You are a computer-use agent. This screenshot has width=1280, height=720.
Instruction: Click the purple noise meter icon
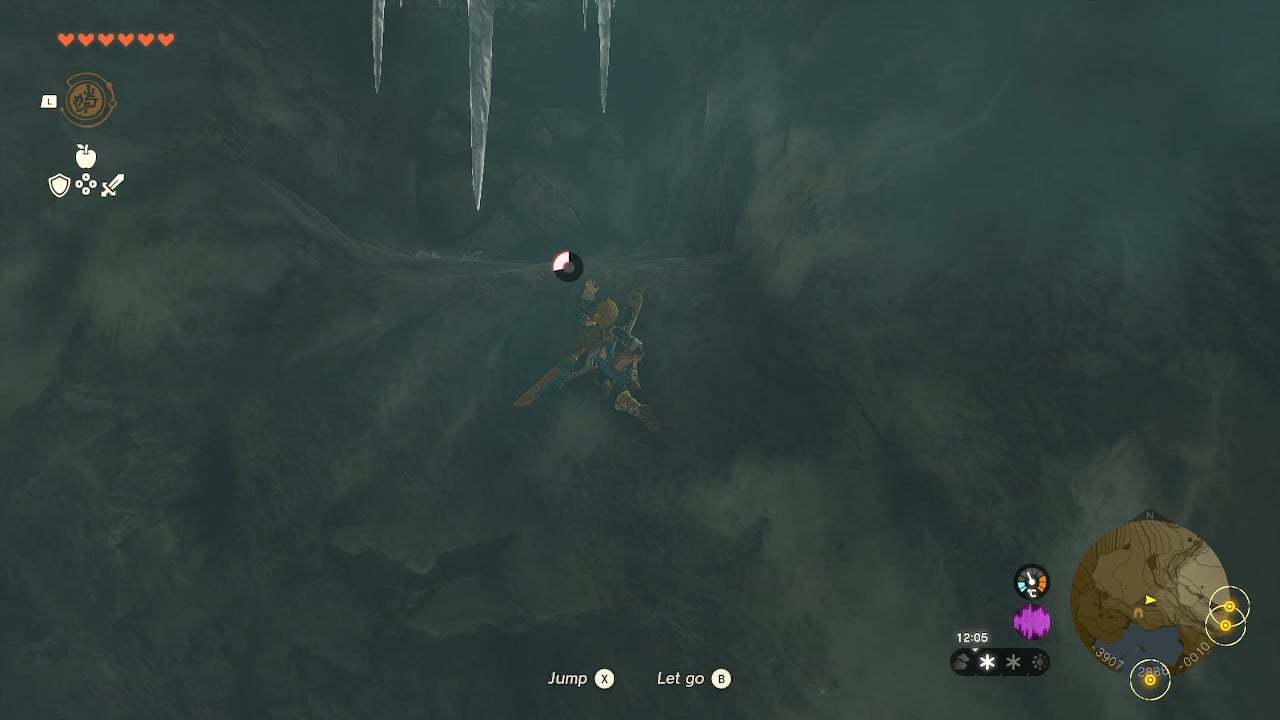click(x=1031, y=621)
